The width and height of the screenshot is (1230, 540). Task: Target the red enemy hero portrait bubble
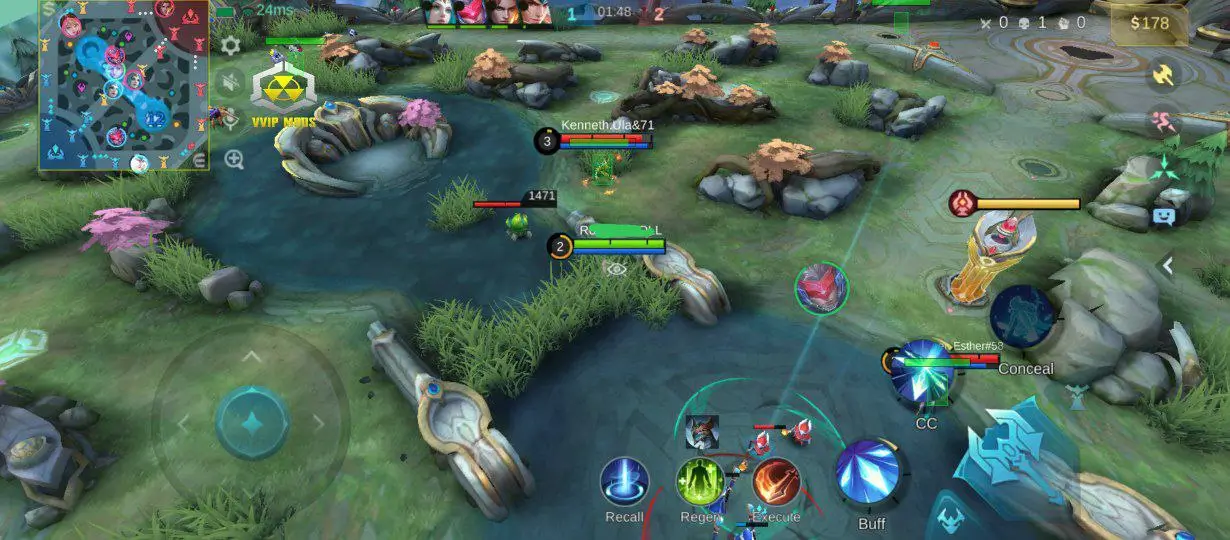point(821,288)
